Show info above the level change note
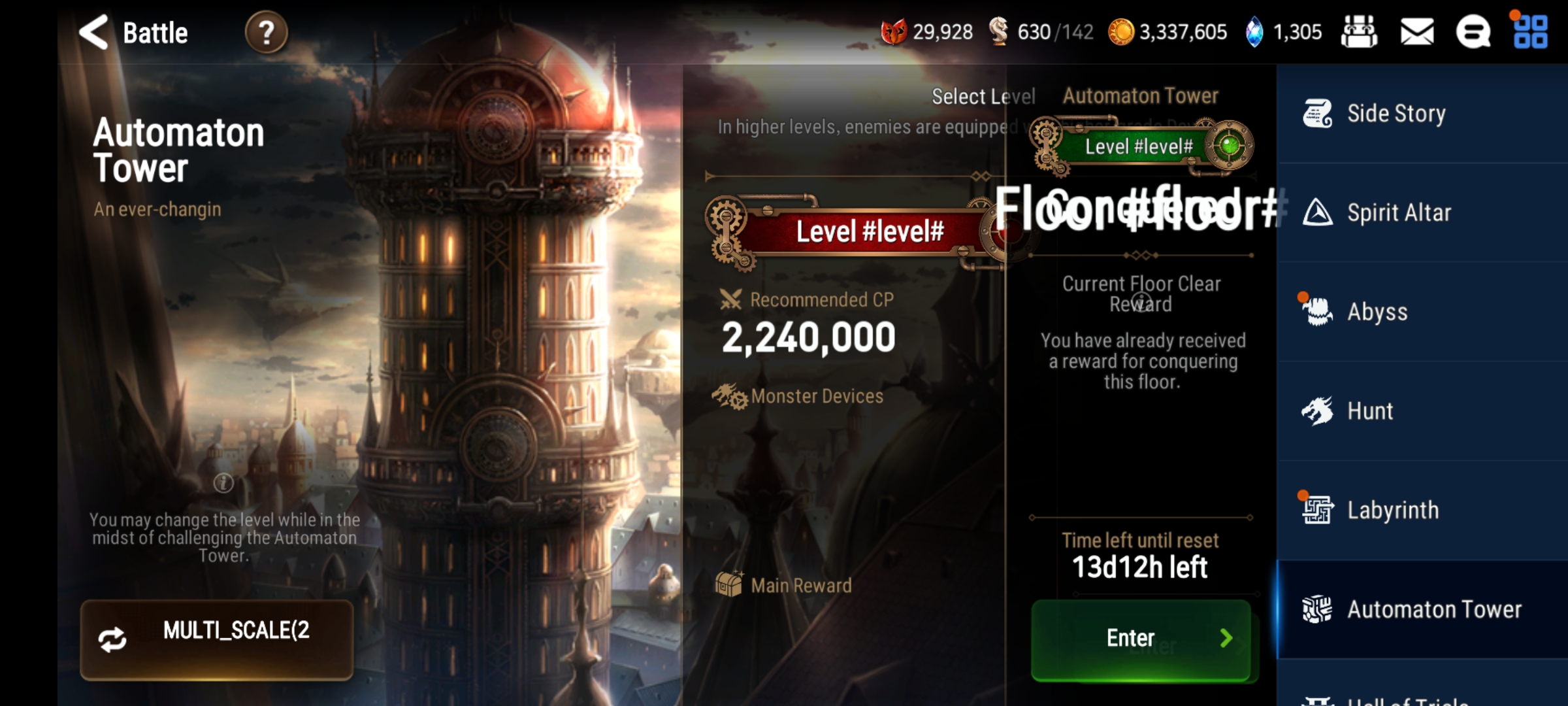The height and width of the screenshot is (706, 1568). click(223, 483)
